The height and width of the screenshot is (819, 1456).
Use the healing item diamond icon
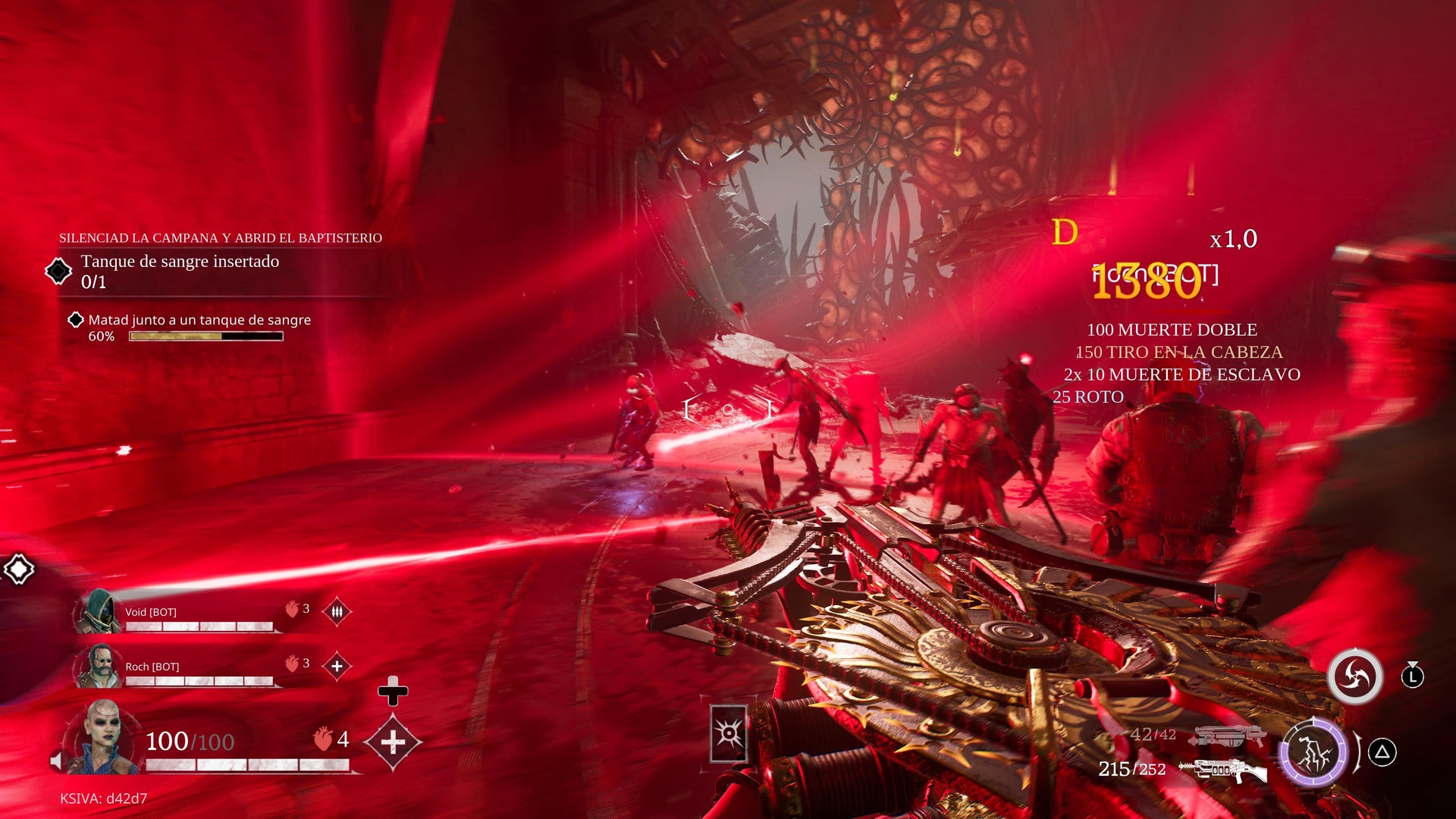pos(392,742)
